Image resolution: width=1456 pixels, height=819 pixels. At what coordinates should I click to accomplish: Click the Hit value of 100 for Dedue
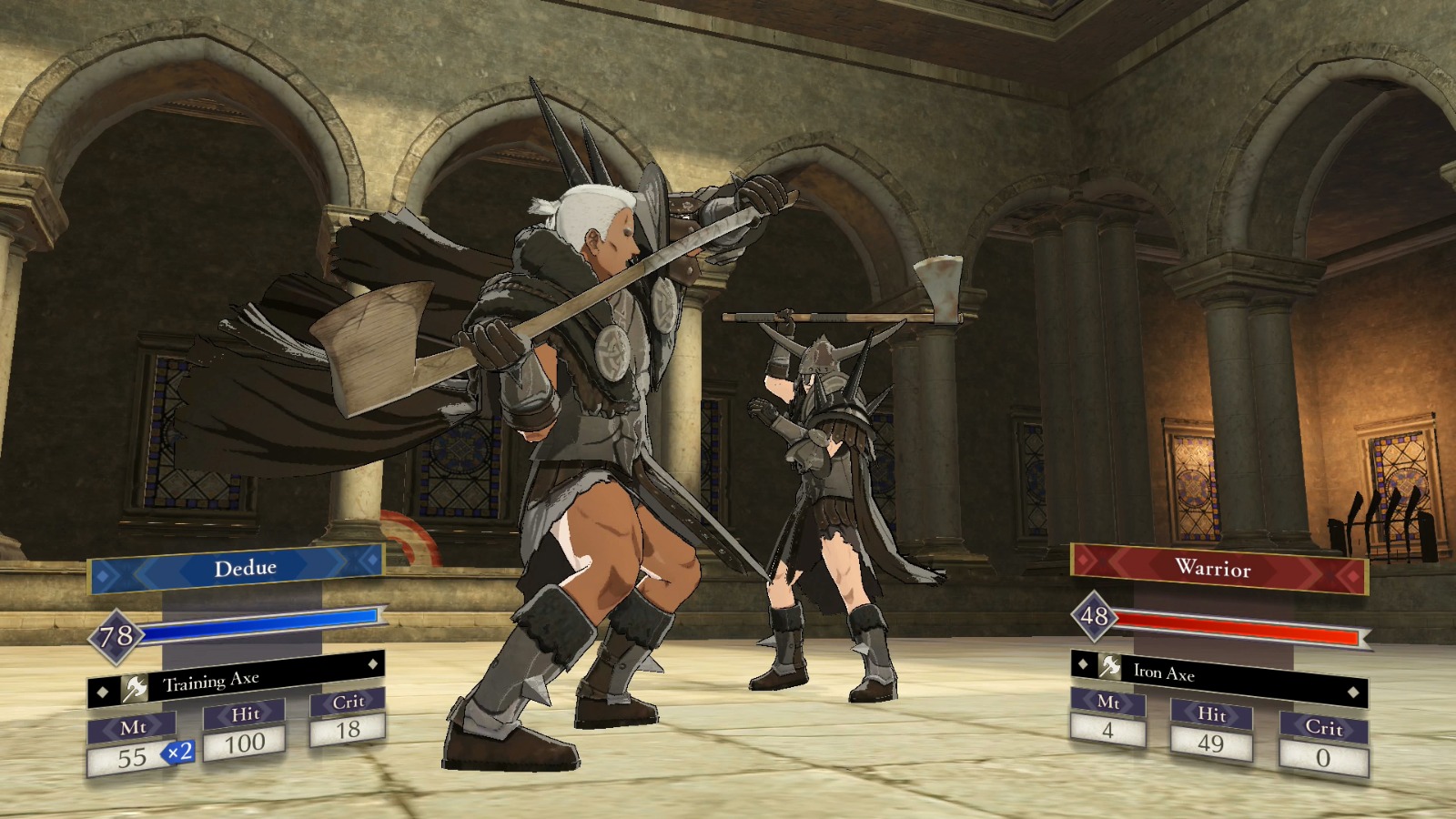[247, 741]
